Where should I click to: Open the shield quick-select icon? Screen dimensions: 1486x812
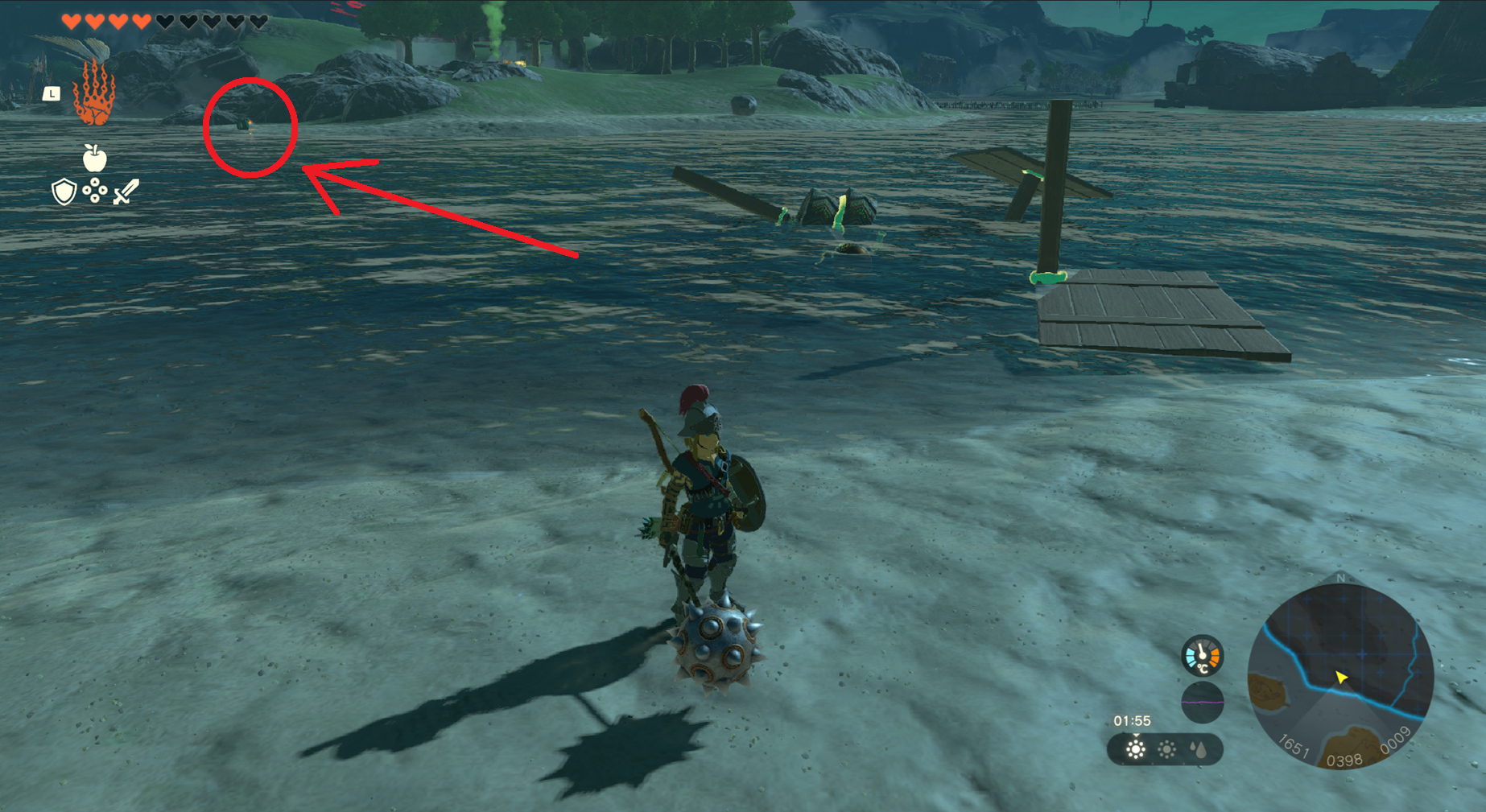tap(64, 192)
